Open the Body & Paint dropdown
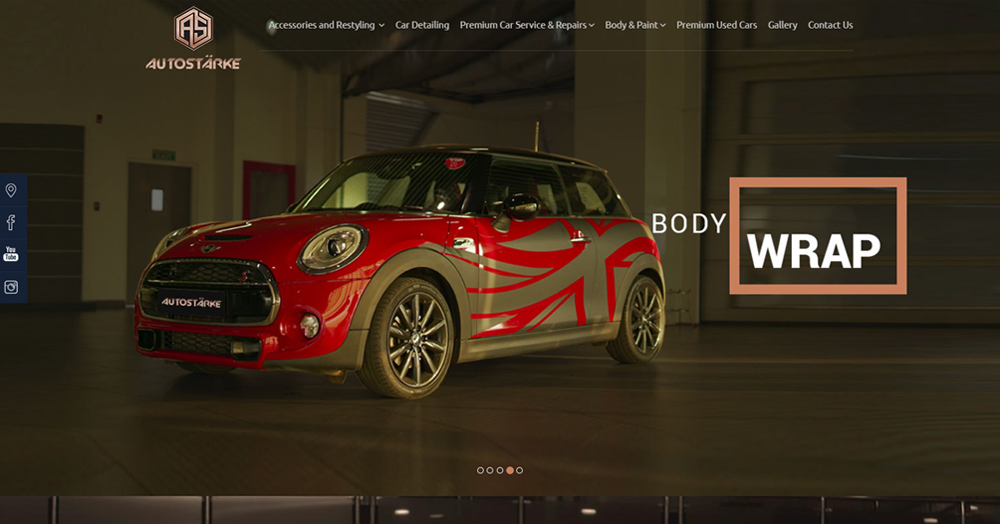Screen dimensions: 1000x524 tap(635, 25)
